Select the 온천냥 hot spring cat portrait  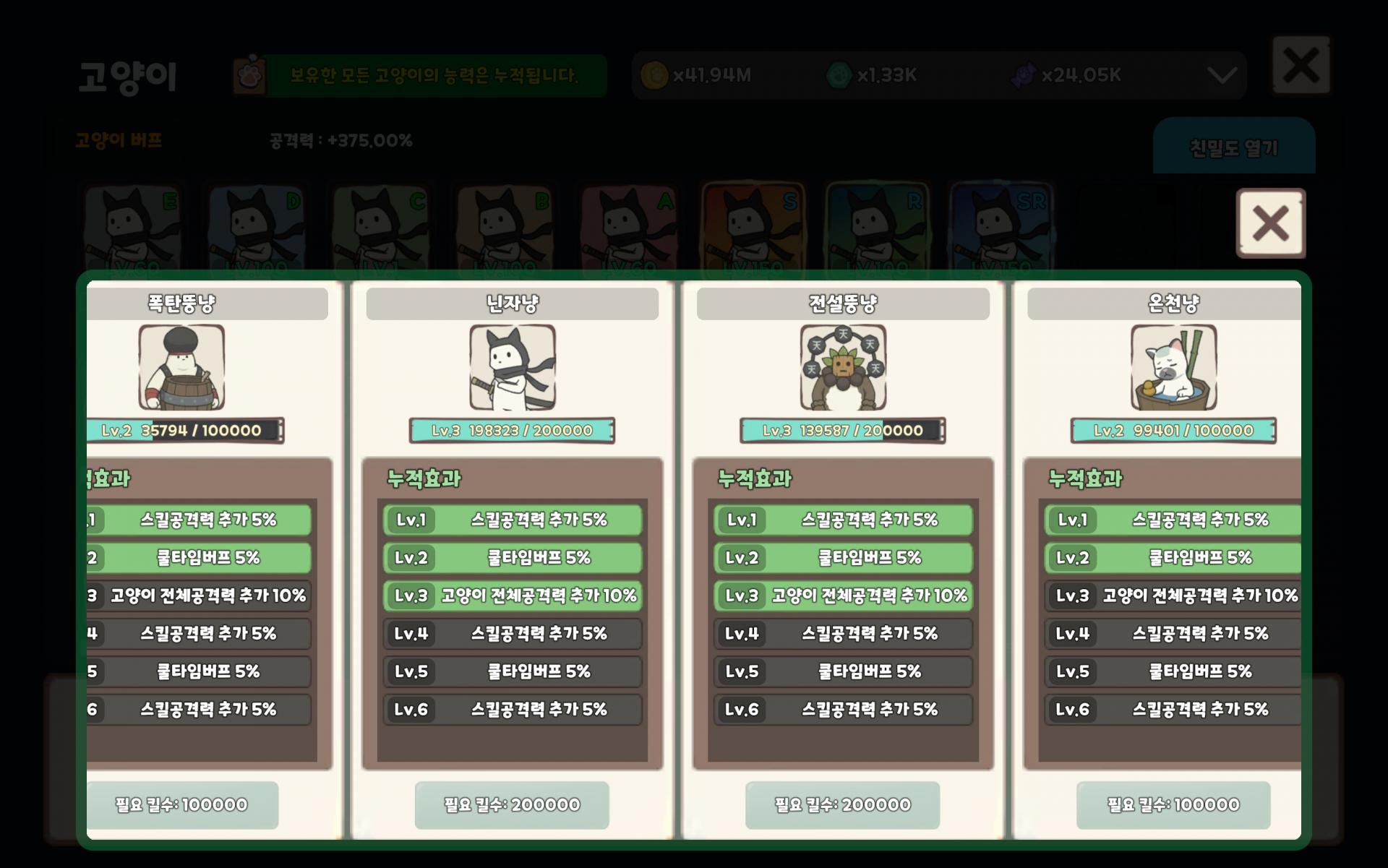pyautogui.click(x=1173, y=367)
